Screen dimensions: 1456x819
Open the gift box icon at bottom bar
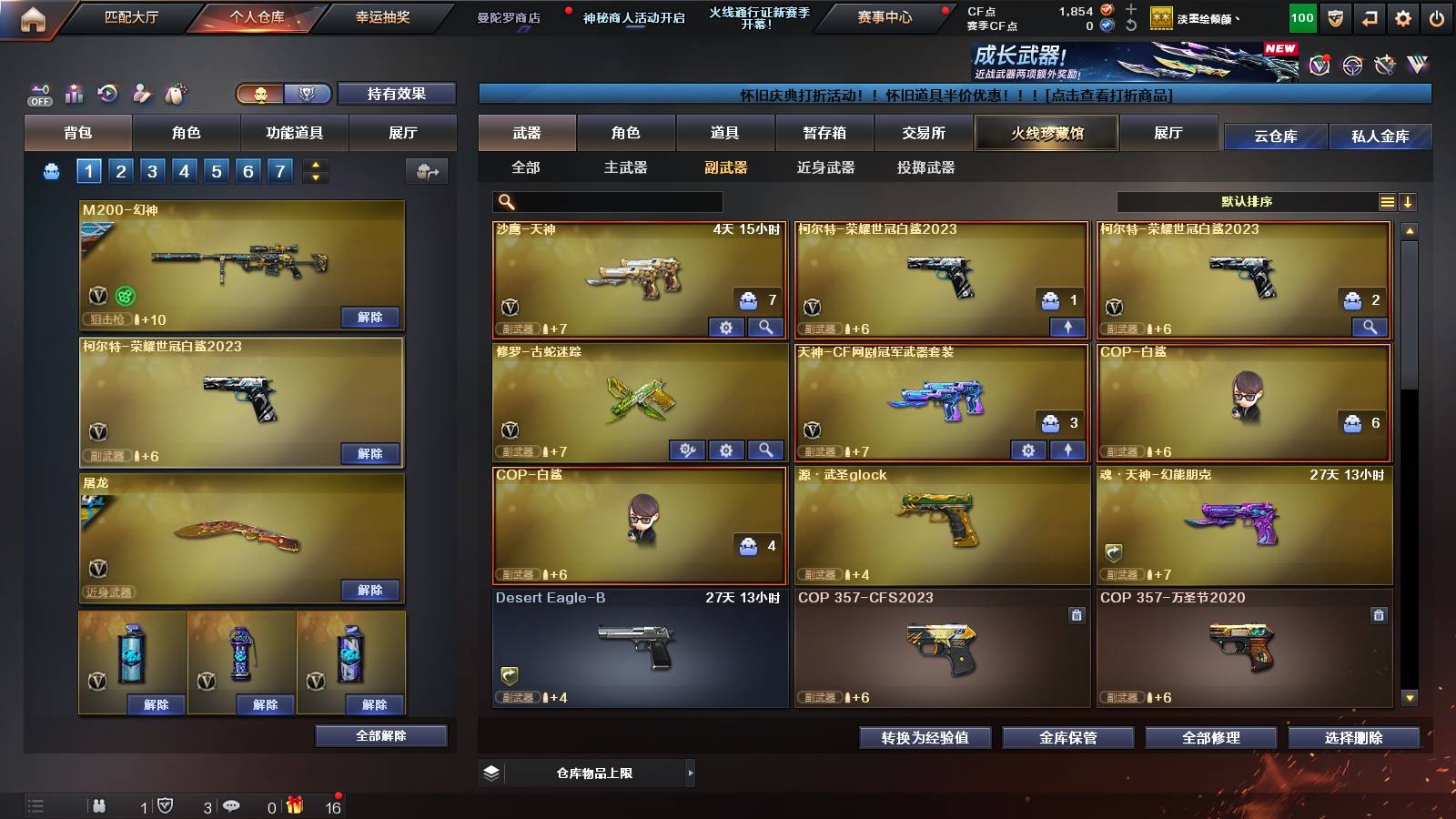(x=298, y=804)
